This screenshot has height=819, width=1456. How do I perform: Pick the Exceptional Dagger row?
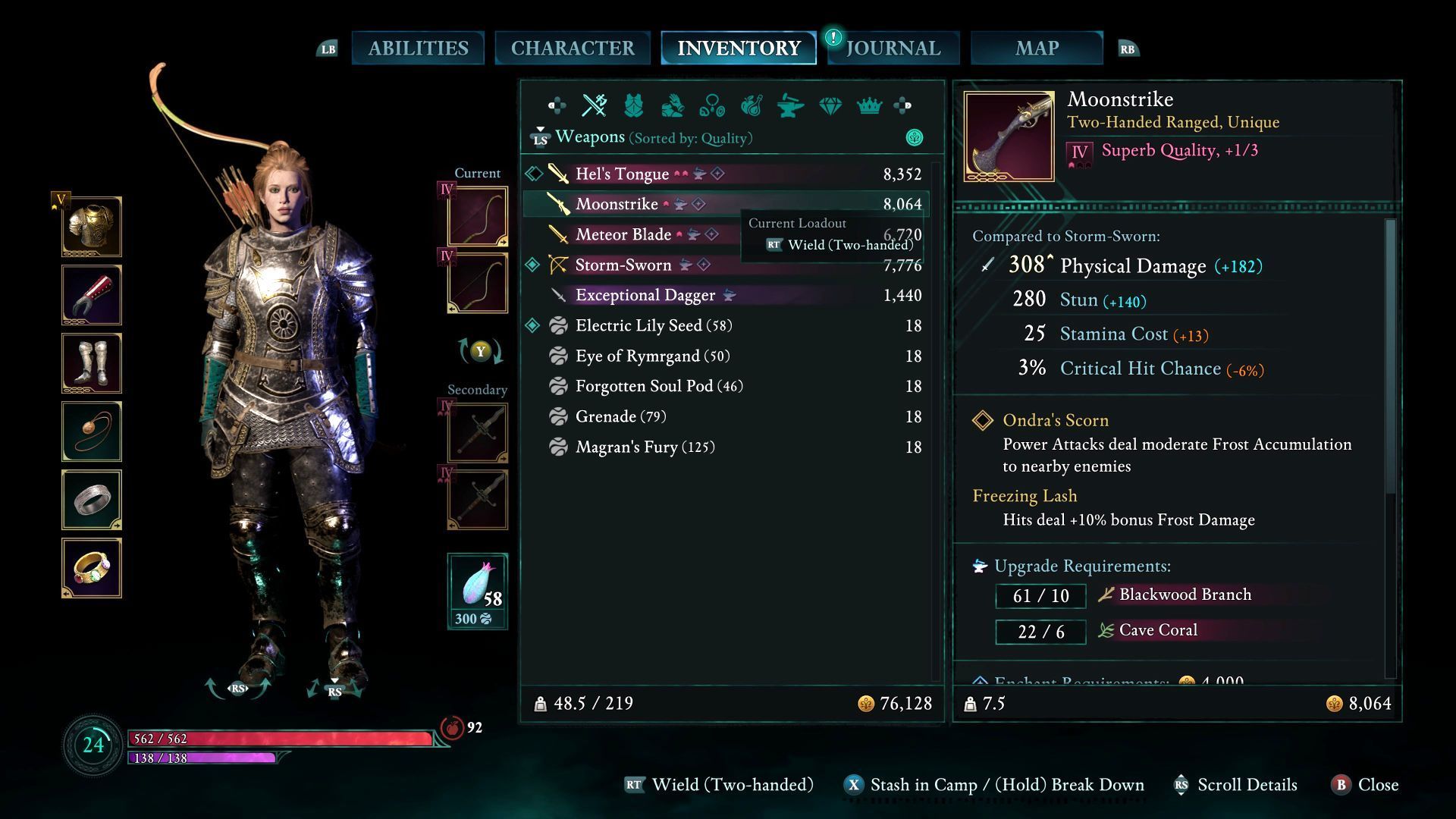(645, 296)
